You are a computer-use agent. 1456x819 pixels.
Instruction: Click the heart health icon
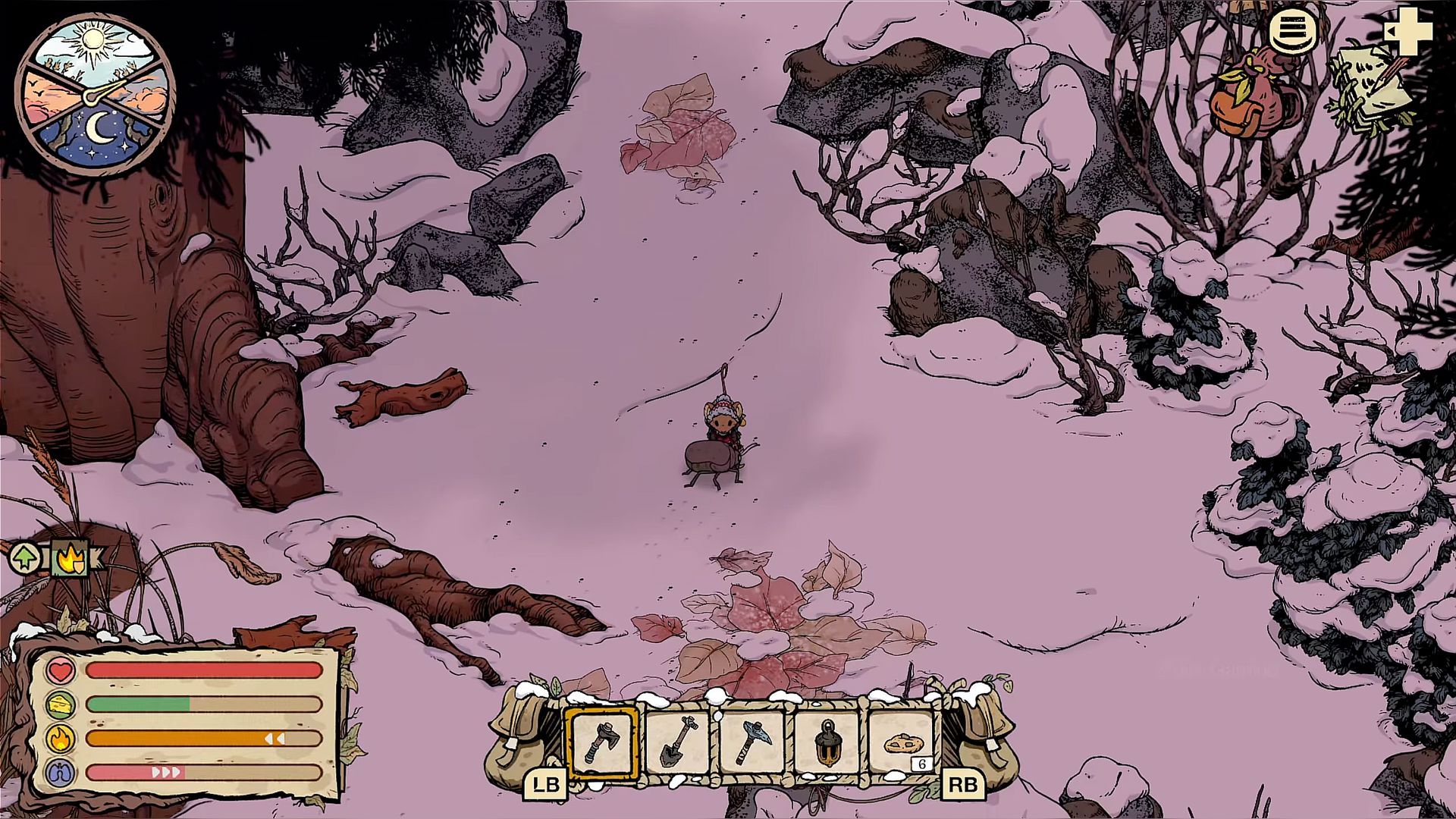tap(61, 670)
